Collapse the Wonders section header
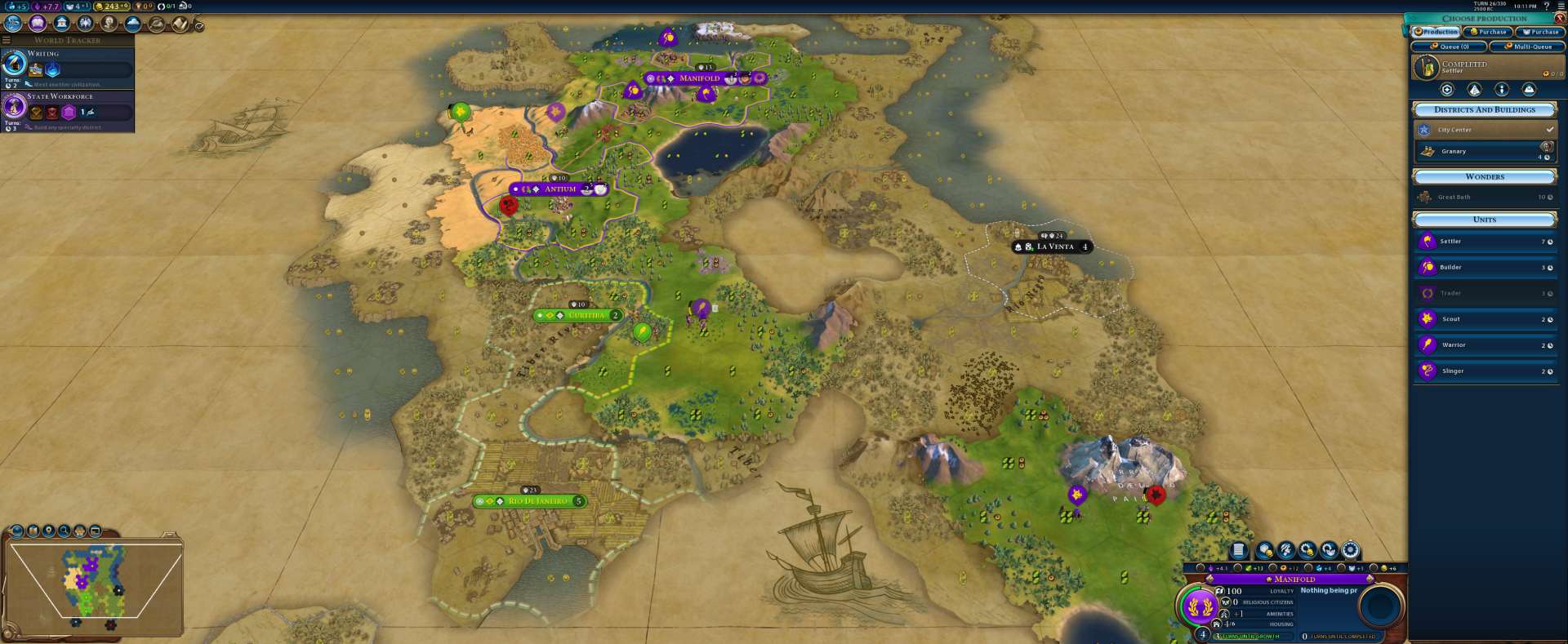1568x644 pixels. click(1485, 177)
